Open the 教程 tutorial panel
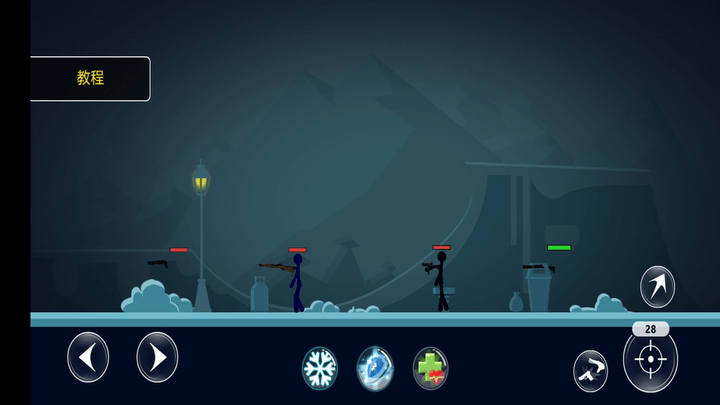The image size is (720, 405). [x=90, y=78]
